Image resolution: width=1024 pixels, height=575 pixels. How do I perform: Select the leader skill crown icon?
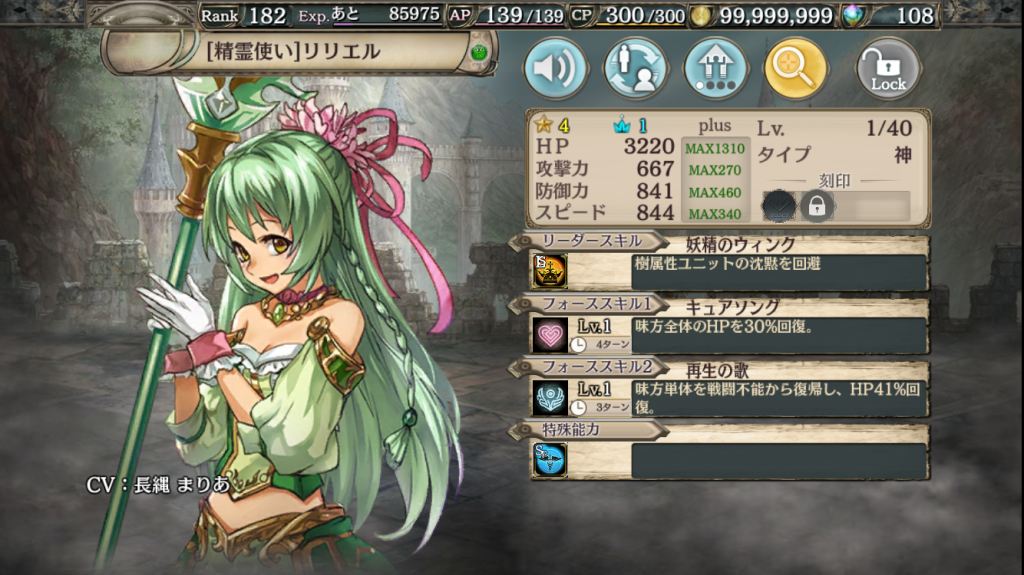(549, 271)
